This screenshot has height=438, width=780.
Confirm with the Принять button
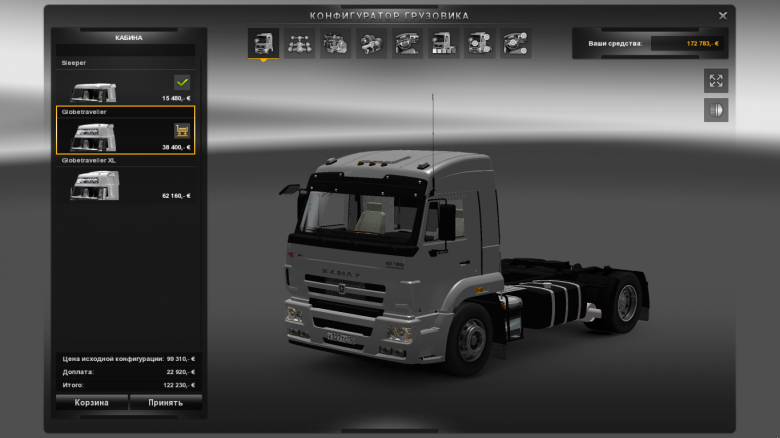tap(165, 402)
